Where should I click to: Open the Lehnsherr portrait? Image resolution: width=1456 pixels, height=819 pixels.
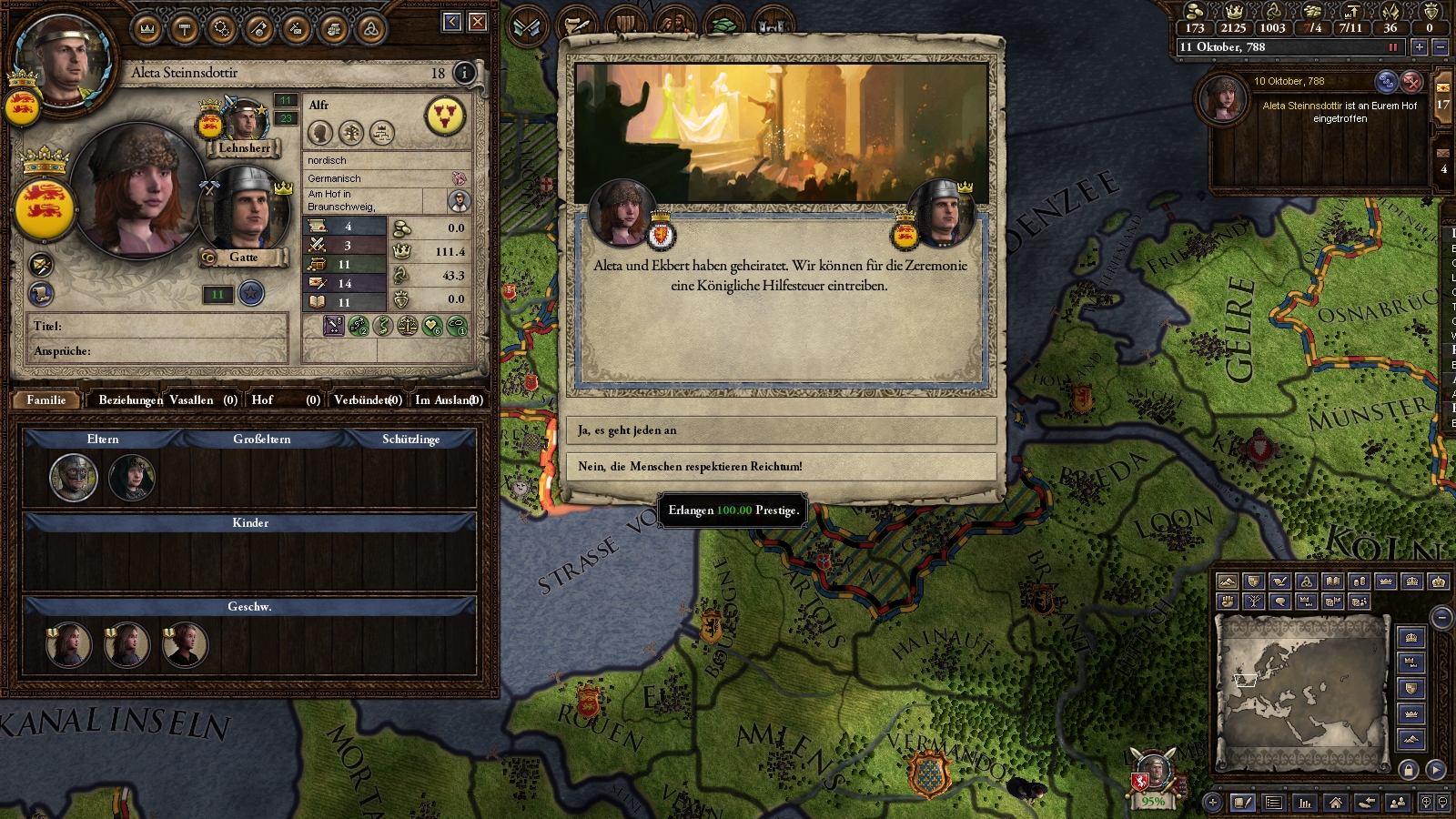click(244, 122)
